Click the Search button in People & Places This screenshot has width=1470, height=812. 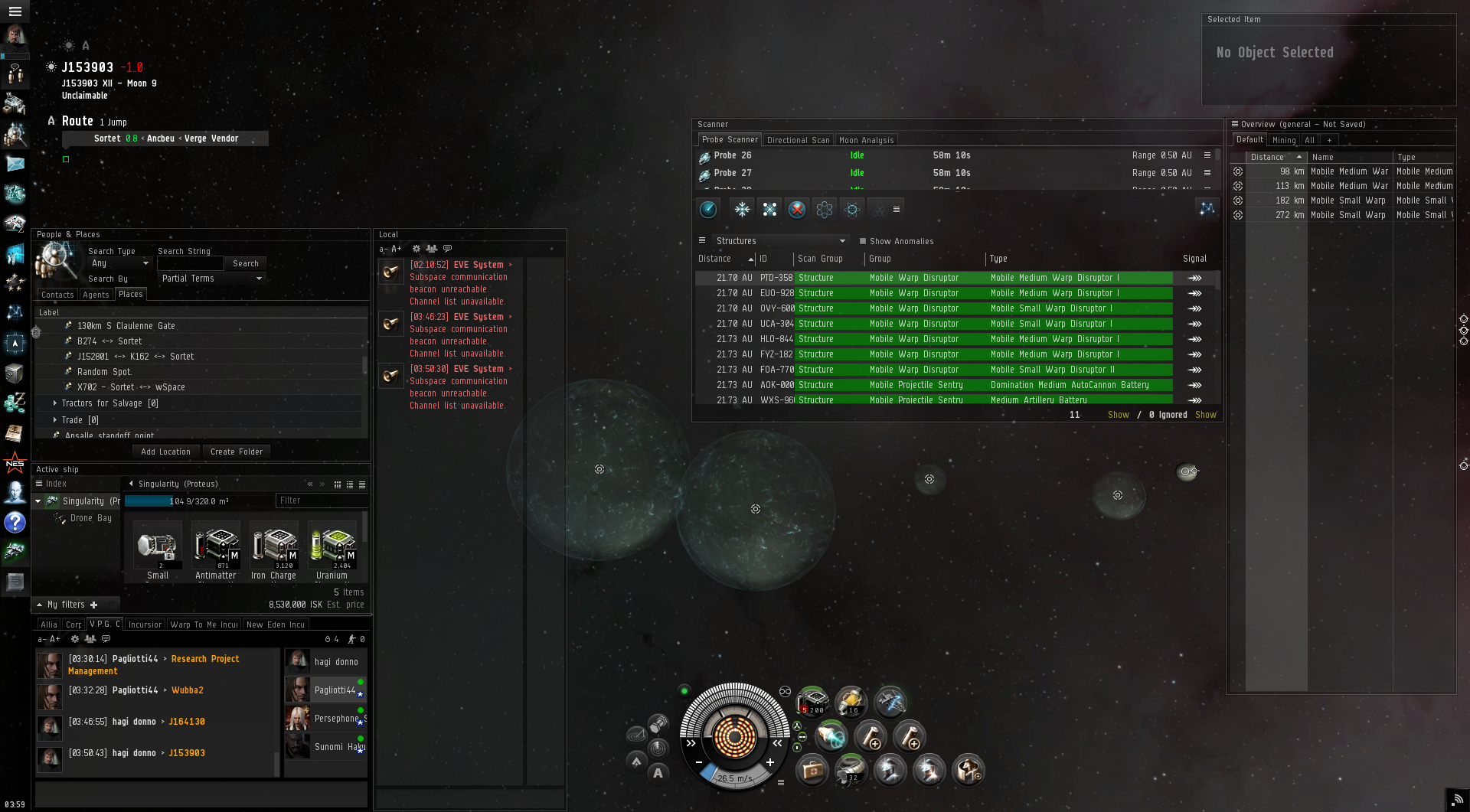pos(246,263)
